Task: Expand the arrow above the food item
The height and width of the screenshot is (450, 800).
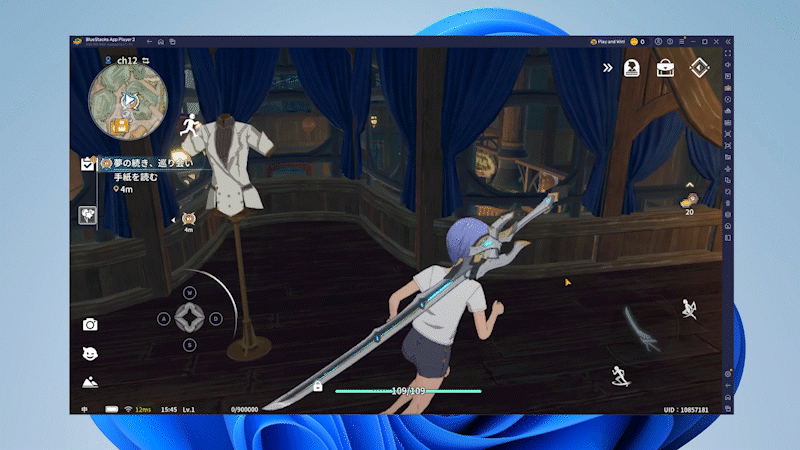Action: pyautogui.click(x=689, y=185)
